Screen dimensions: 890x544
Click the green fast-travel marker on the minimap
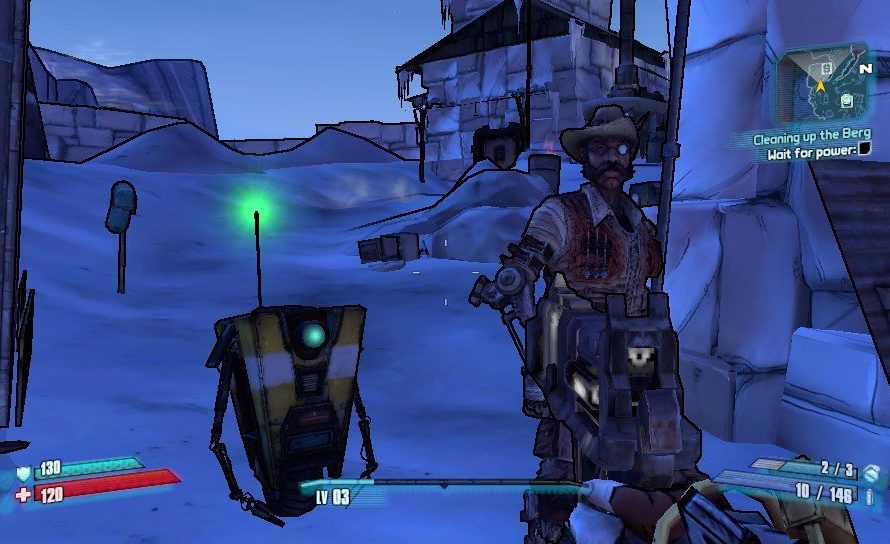point(846,100)
